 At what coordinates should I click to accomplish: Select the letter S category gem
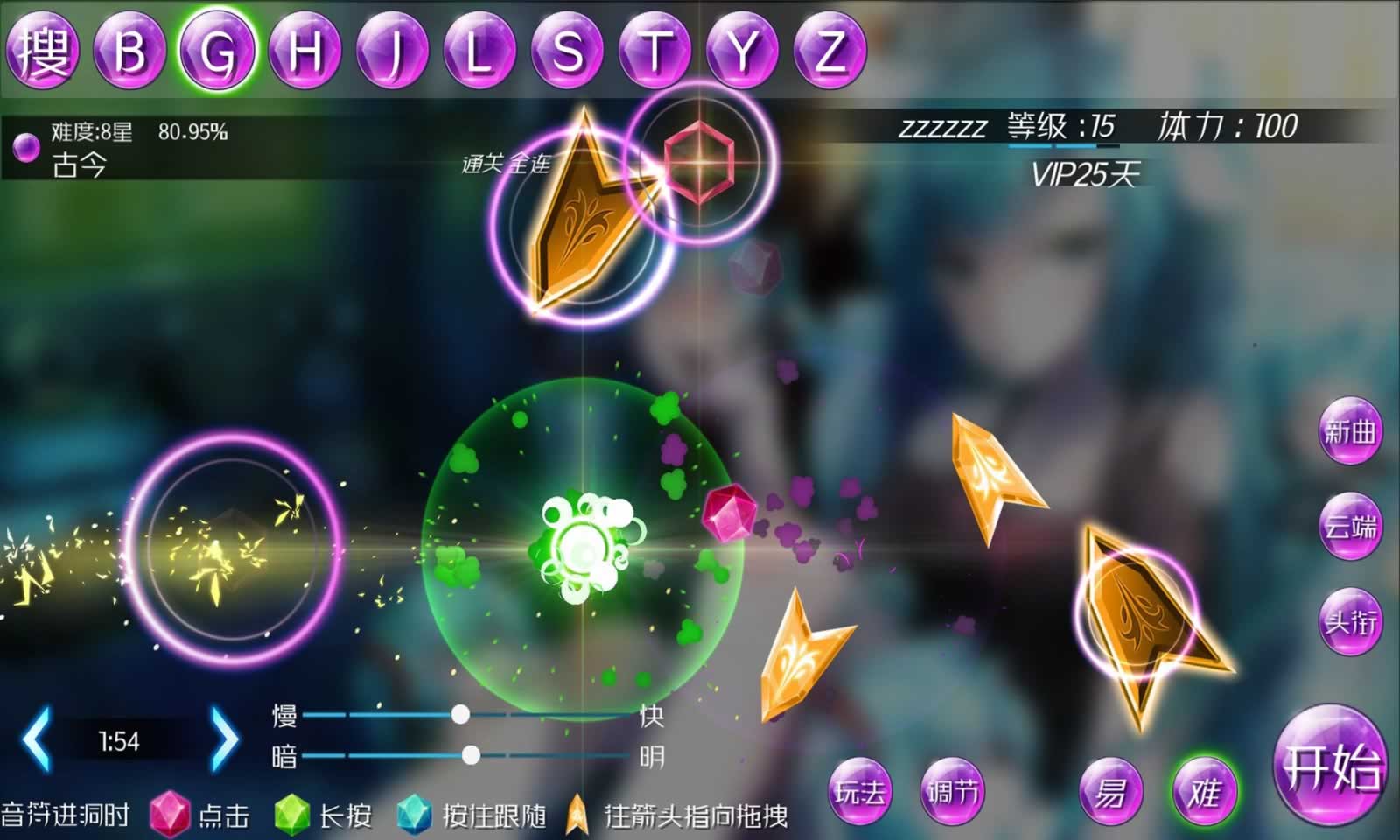click(569, 50)
